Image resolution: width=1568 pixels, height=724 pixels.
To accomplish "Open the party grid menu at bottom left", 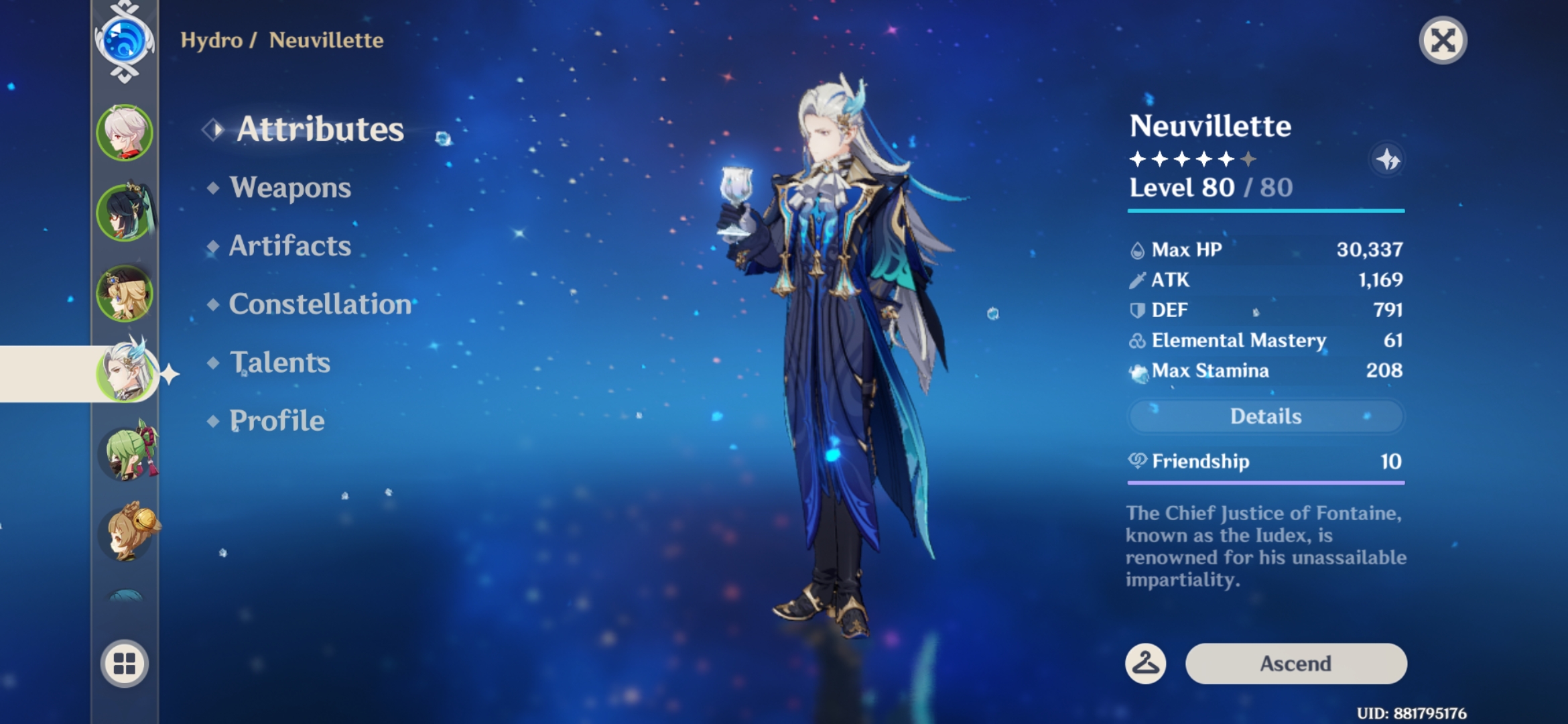I will pyautogui.click(x=124, y=664).
